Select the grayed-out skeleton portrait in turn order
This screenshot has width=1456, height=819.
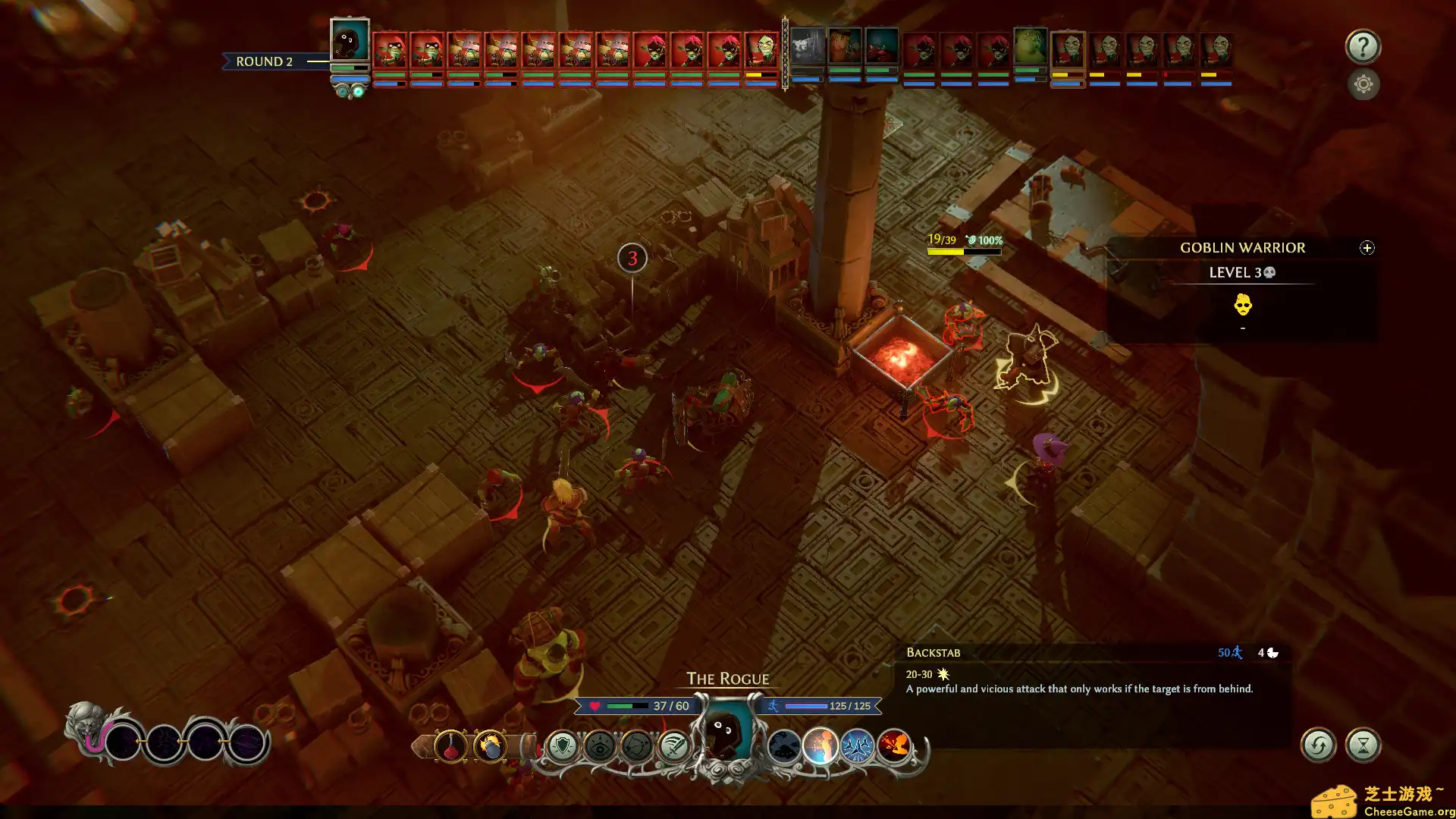[807, 49]
